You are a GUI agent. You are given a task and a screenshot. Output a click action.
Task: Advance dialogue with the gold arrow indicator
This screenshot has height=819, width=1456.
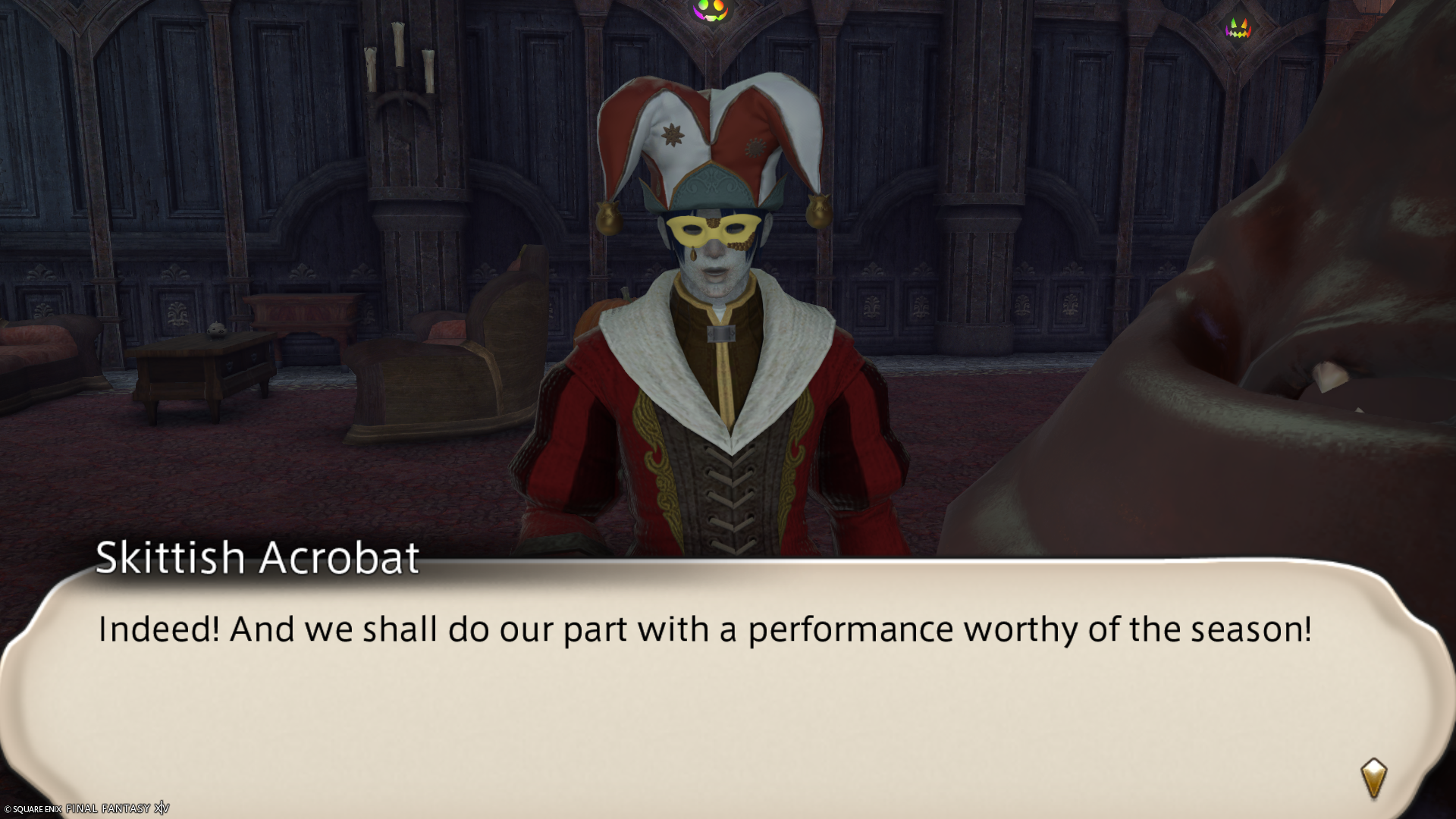[x=1373, y=778]
